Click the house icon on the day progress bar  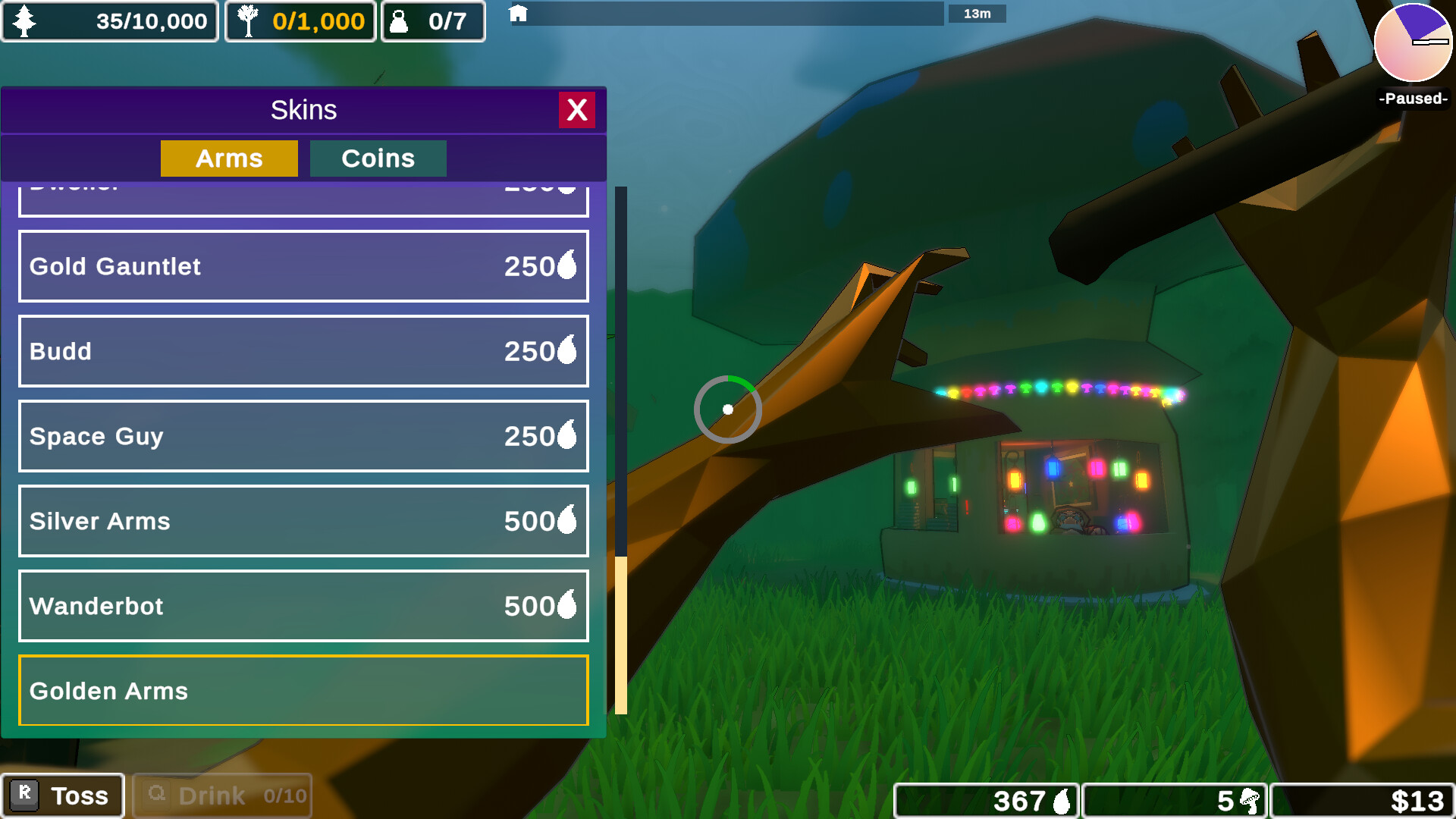[x=519, y=13]
